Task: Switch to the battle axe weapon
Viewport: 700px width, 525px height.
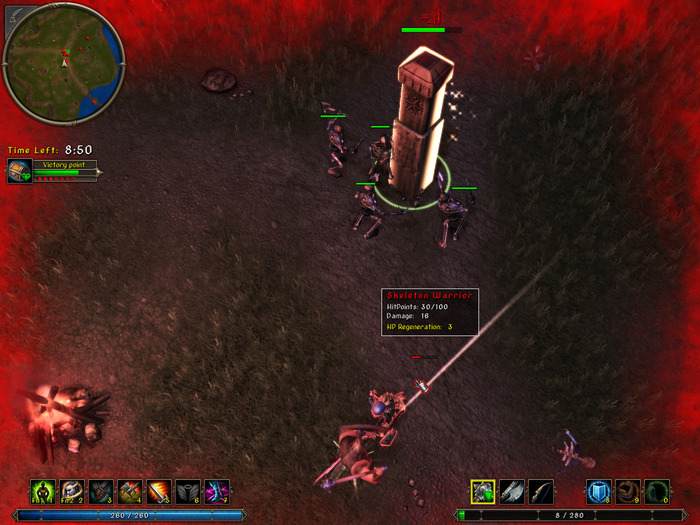Action: tap(512, 491)
